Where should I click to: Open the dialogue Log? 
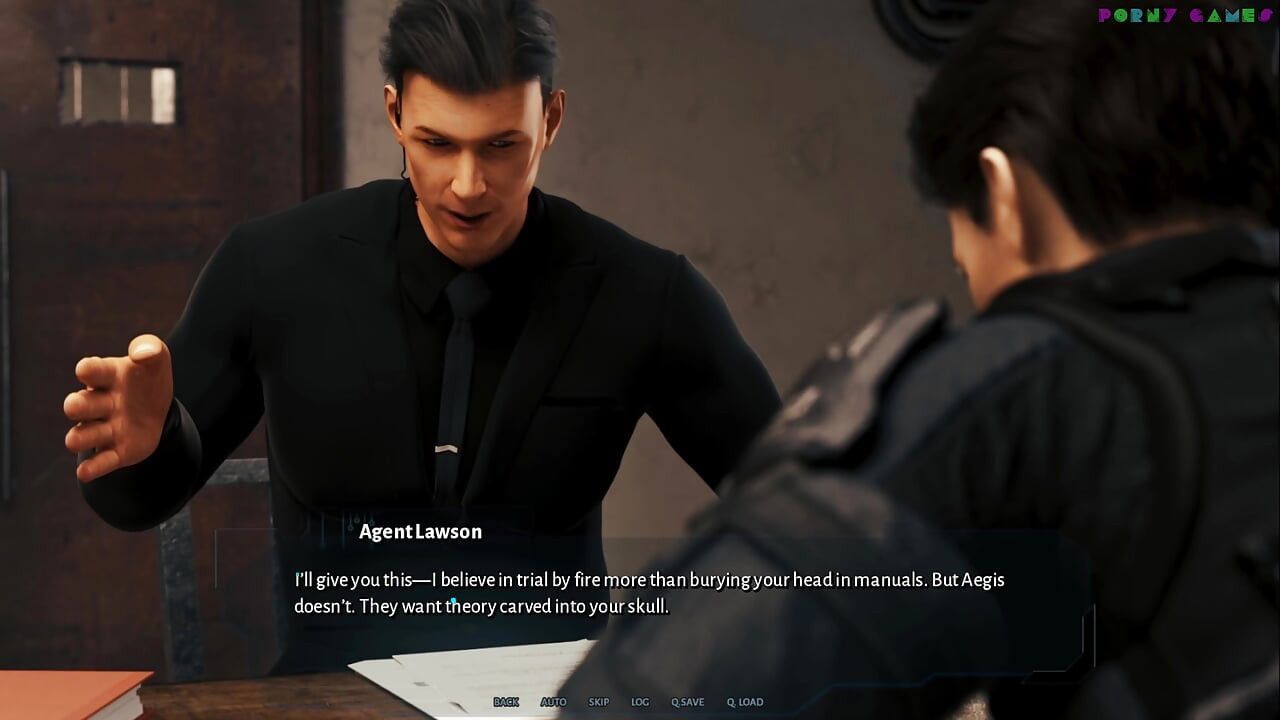click(640, 702)
